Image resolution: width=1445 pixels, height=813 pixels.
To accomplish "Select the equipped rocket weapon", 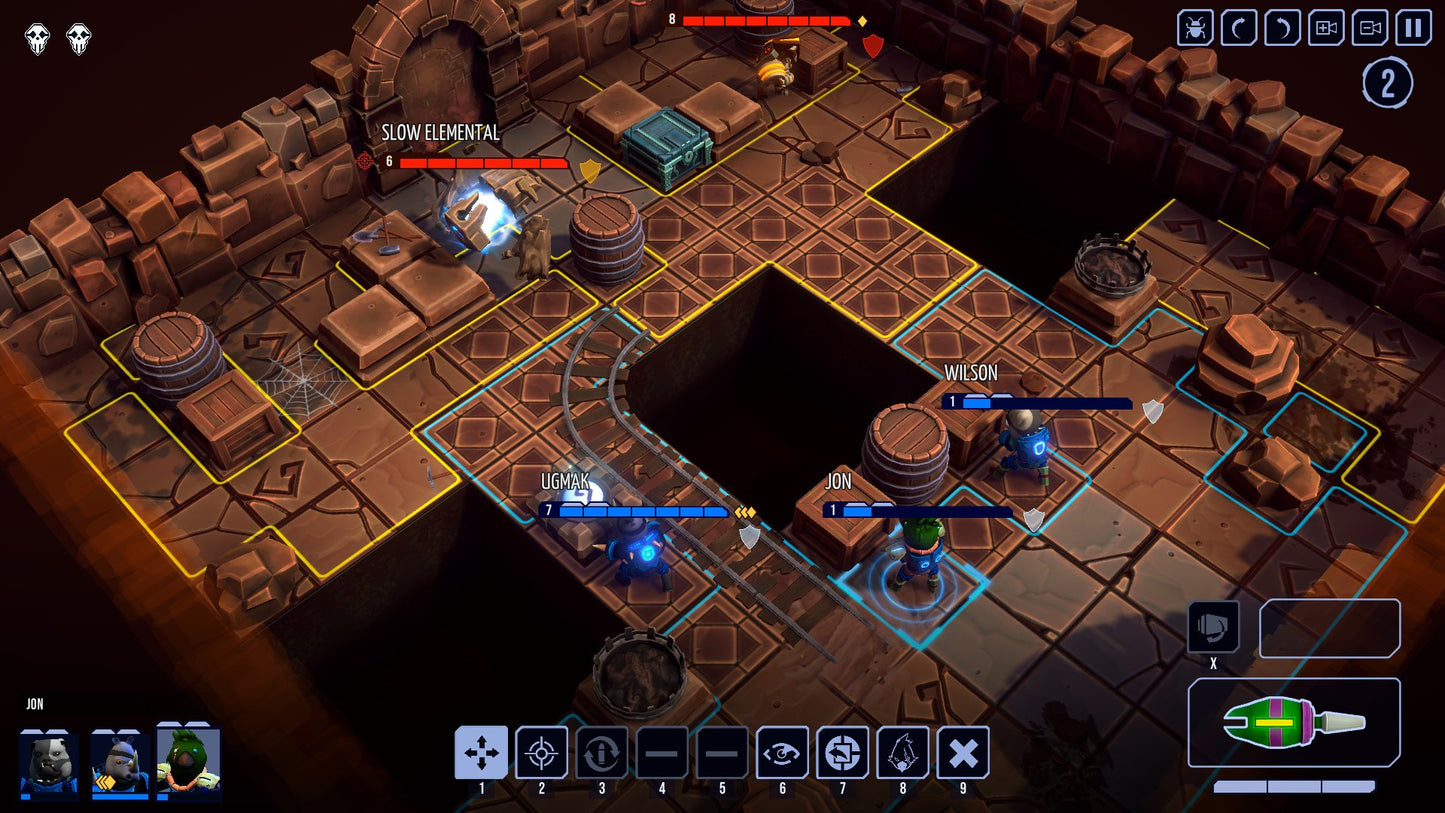I will (x=1293, y=720).
